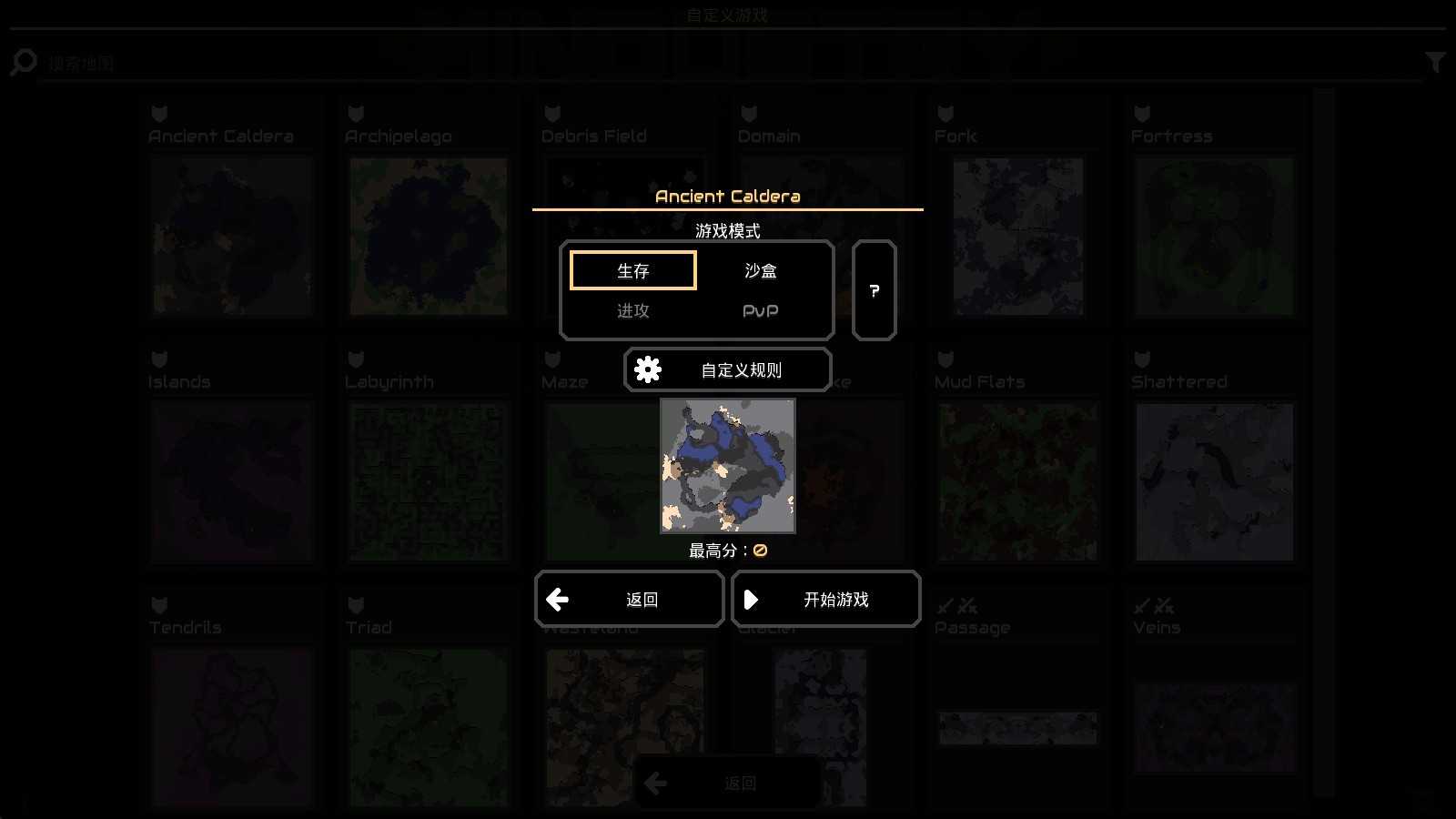Click the shield icon on Fortress card
Image resolution: width=1456 pixels, height=819 pixels.
[1140, 113]
